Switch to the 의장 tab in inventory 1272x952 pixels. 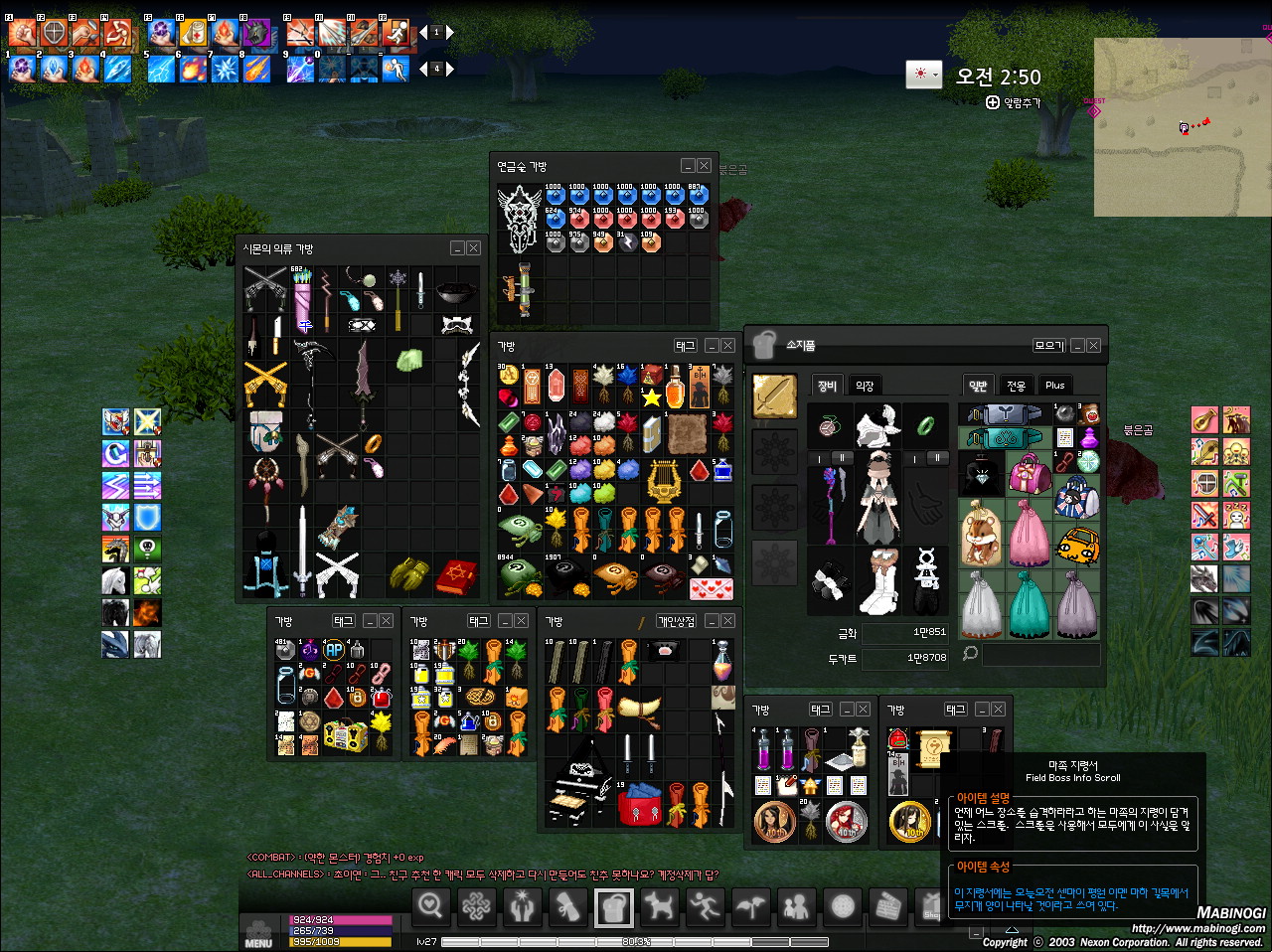[865, 386]
